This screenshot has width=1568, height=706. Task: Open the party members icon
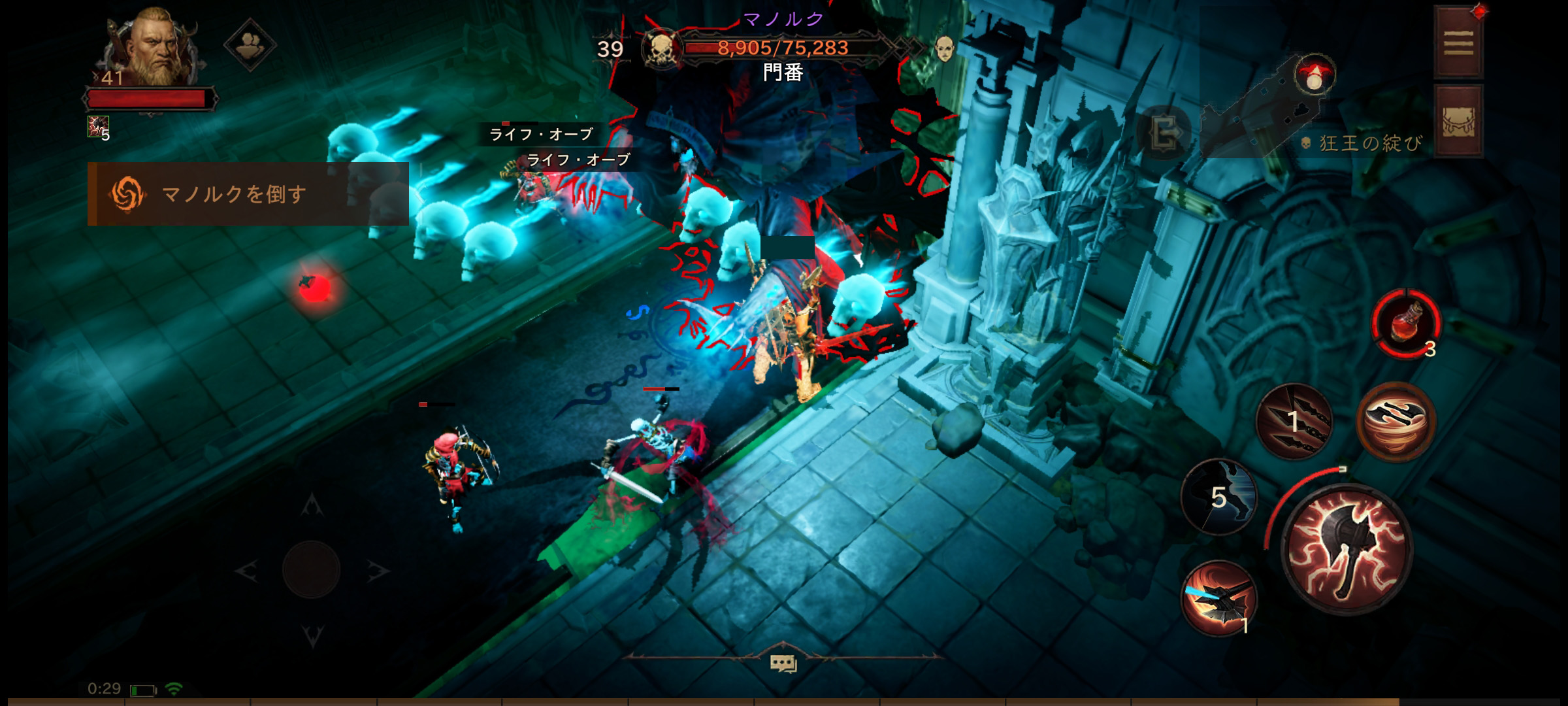pyautogui.click(x=250, y=44)
